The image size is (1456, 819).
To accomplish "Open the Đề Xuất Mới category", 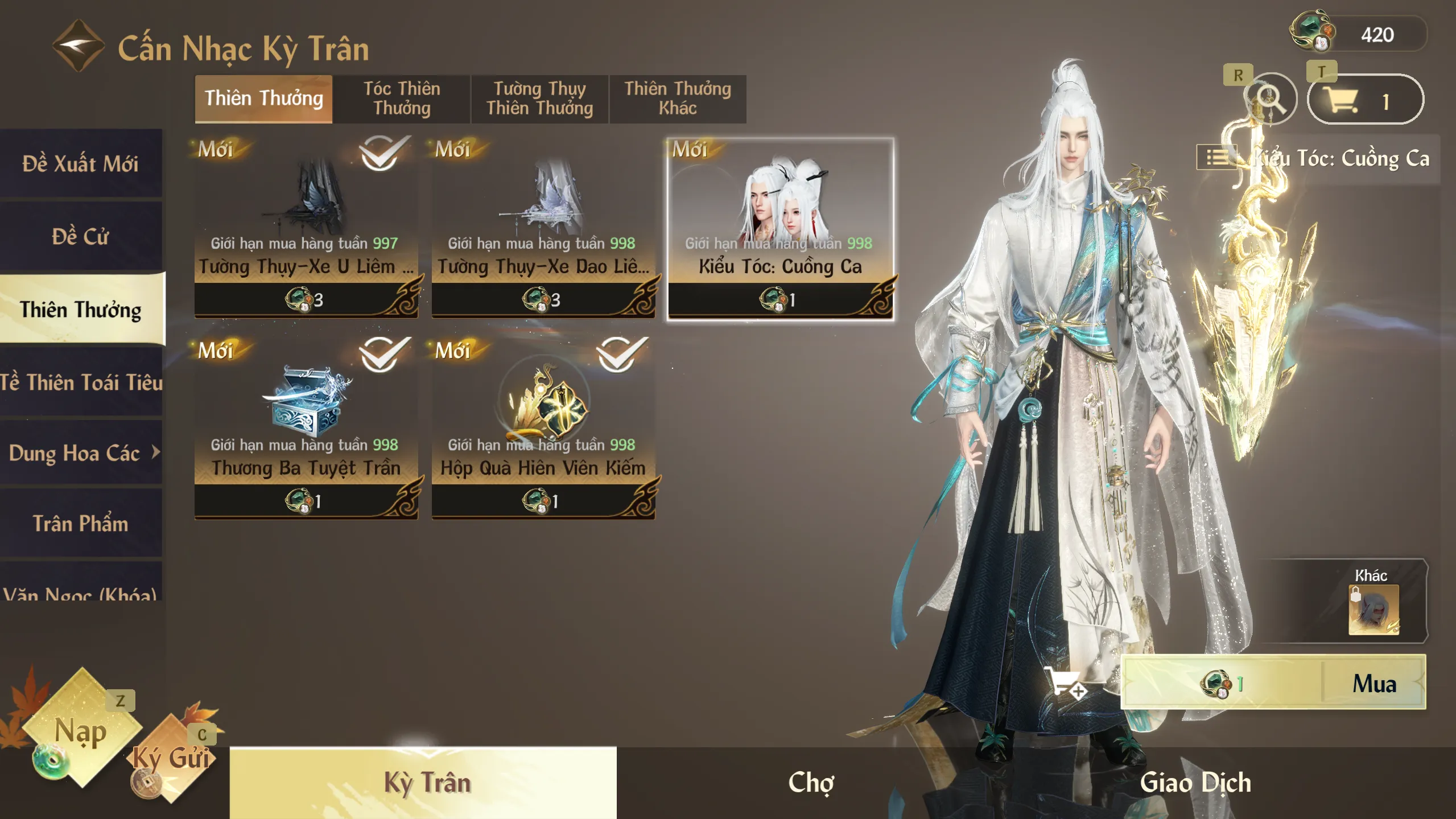I will tap(80, 164).
